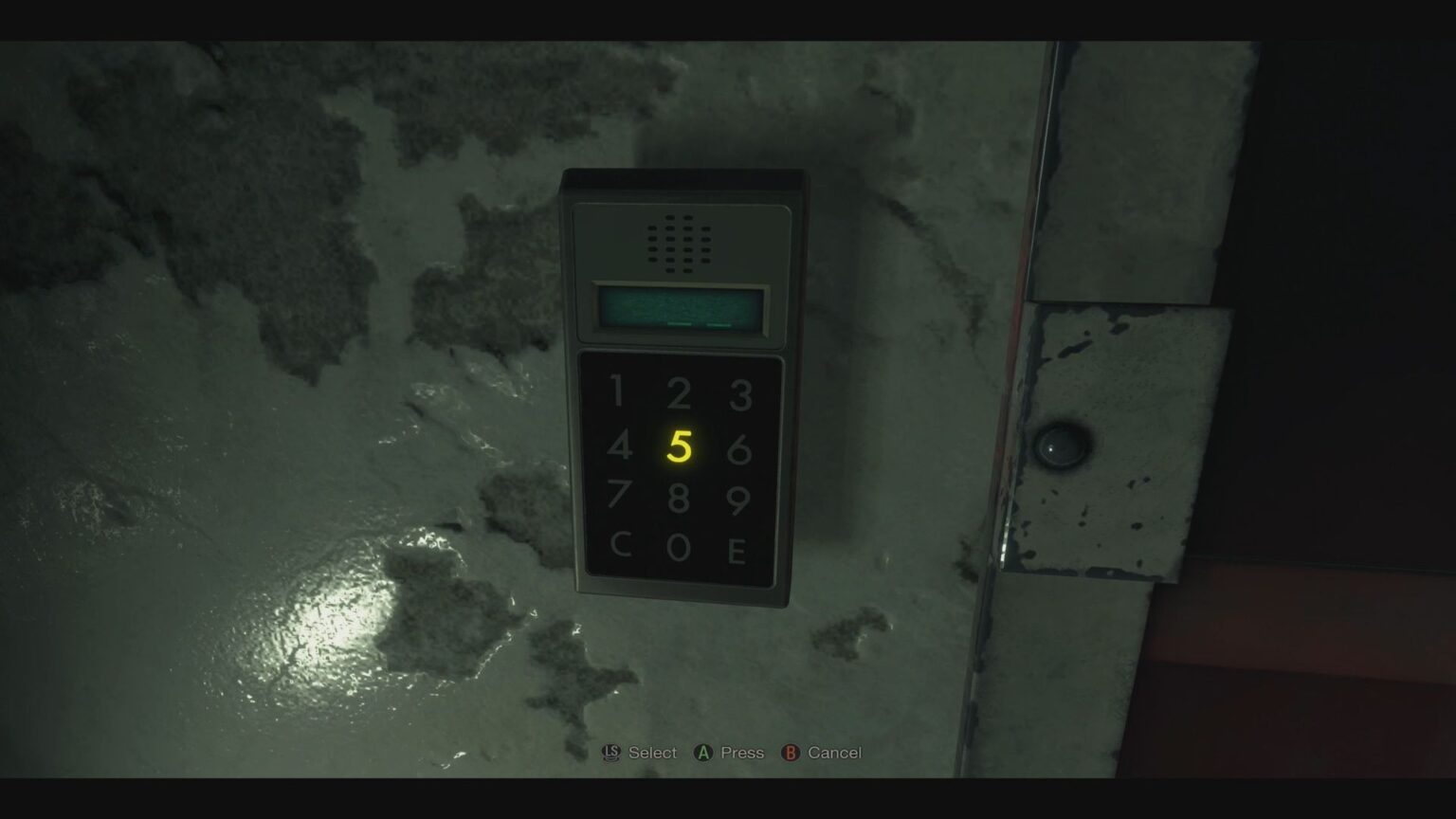Select the Press label next to A

coord(740,753)
